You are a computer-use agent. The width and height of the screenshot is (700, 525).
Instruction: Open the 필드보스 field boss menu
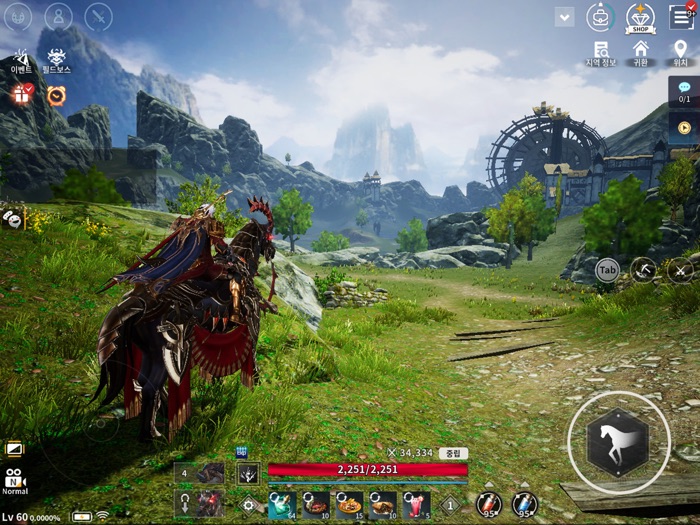[56, 61]
